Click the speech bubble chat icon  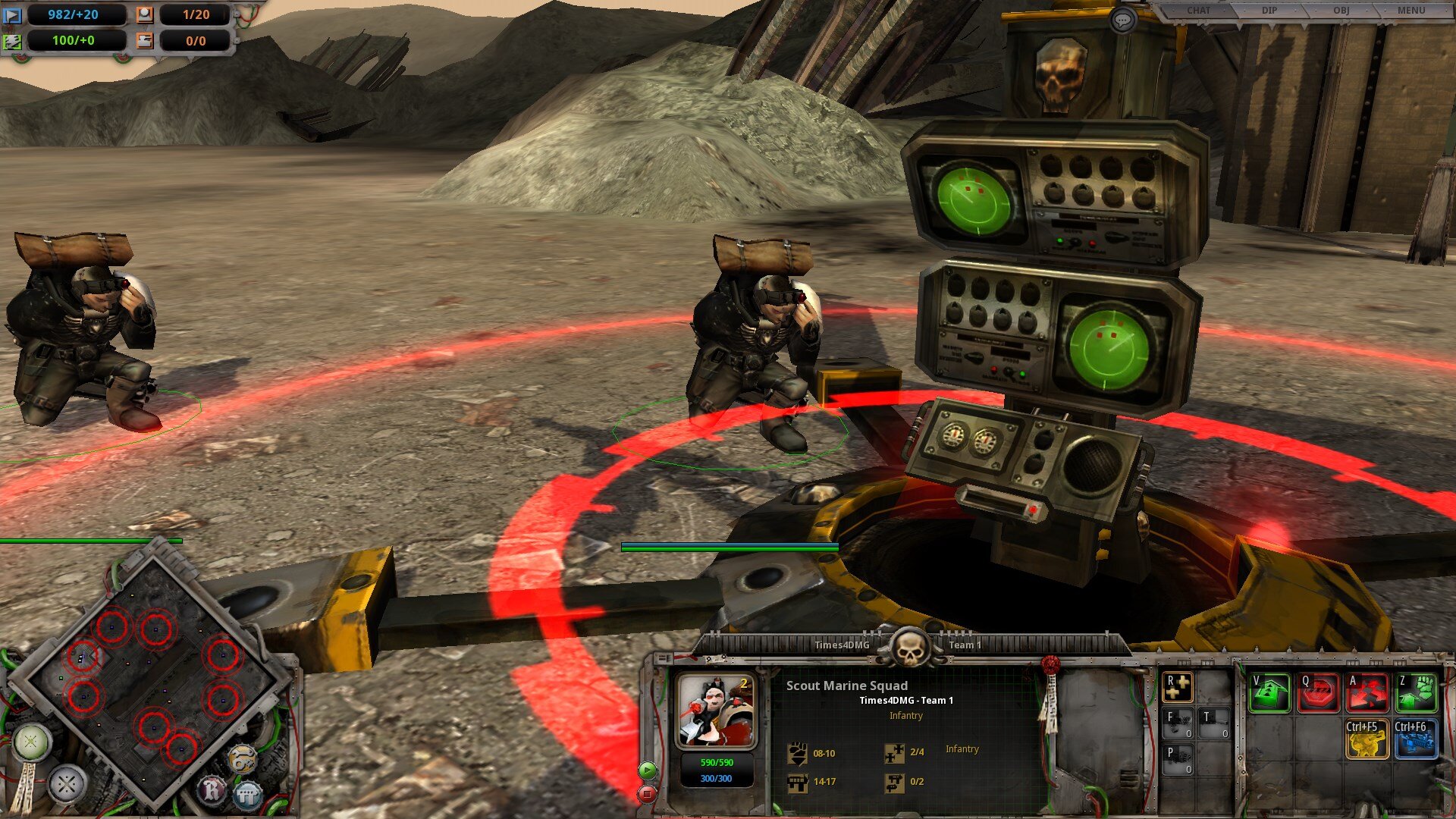coord(1122,20)
